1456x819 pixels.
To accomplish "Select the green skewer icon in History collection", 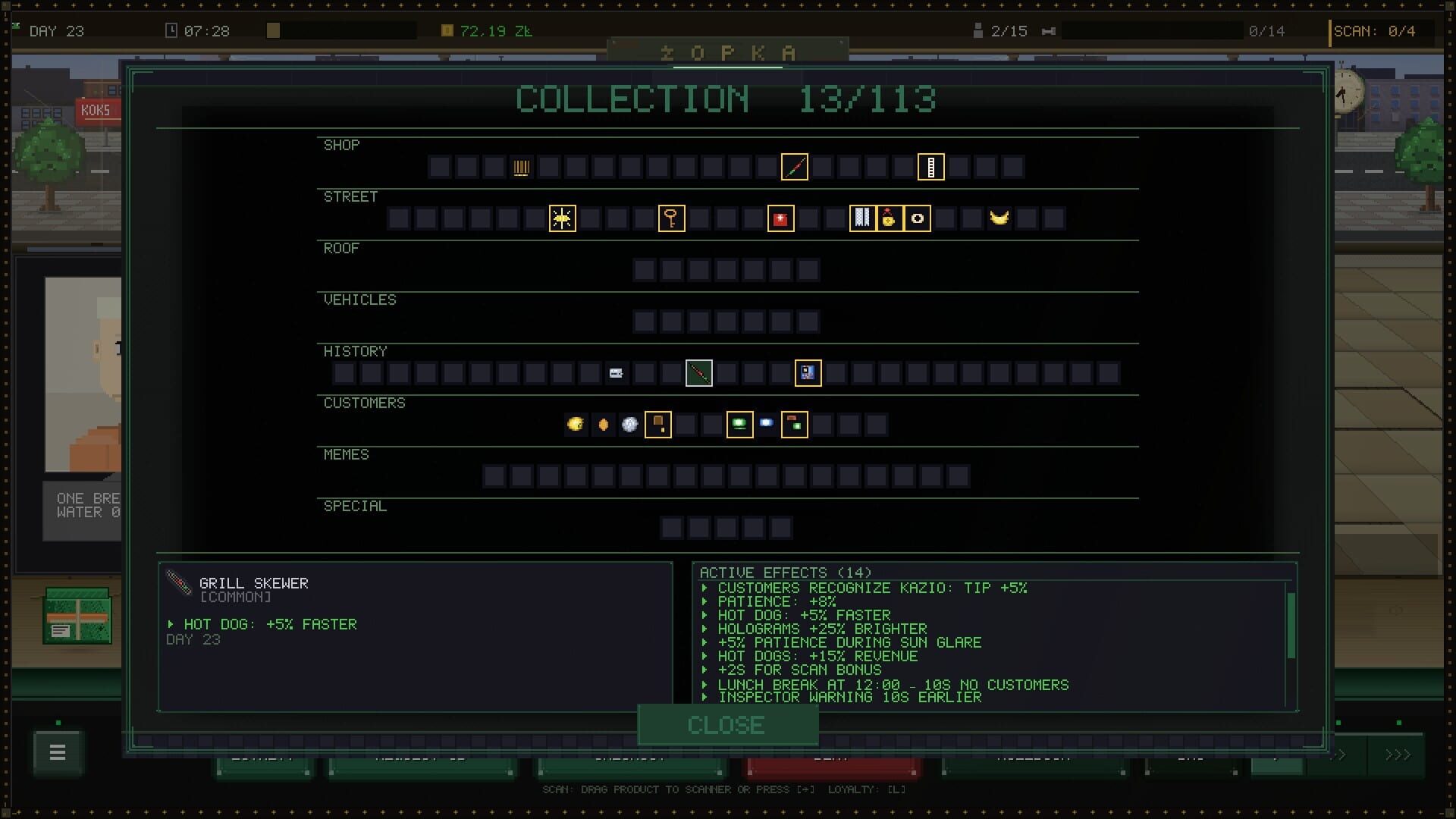I will [x=698, y=373].
